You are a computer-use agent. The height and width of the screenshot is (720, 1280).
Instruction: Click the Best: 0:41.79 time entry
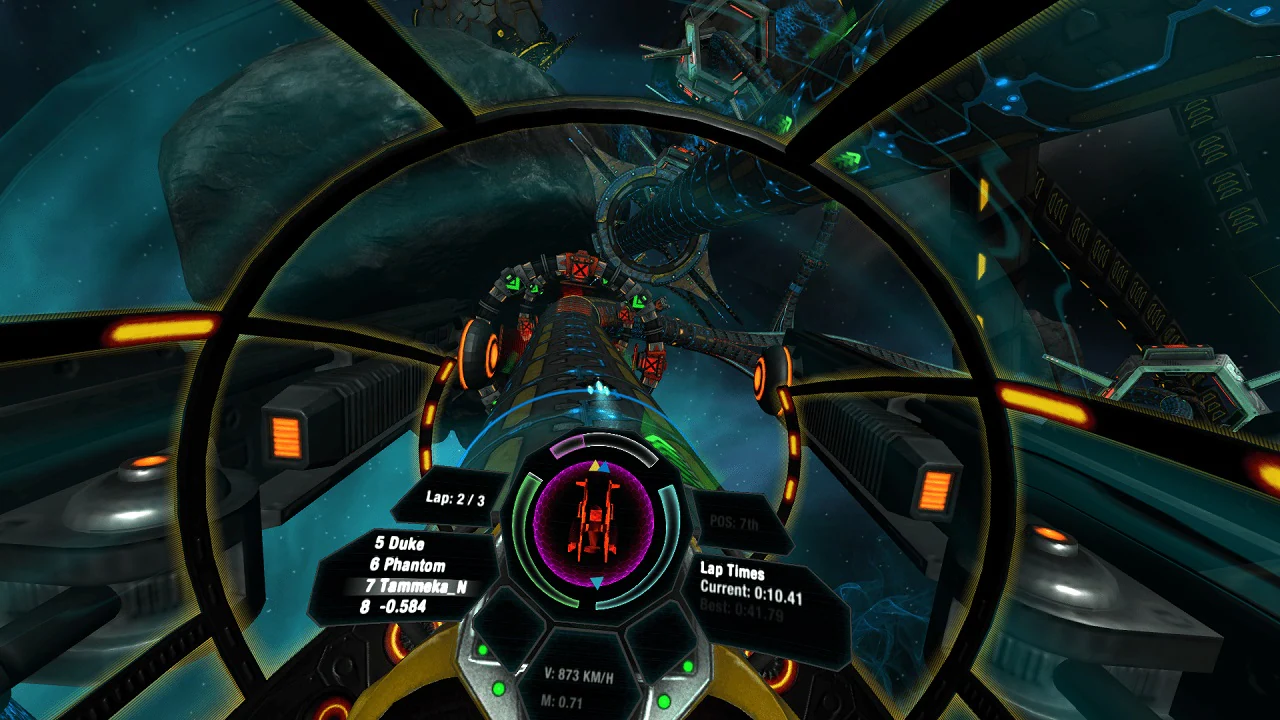click(740, 608)
